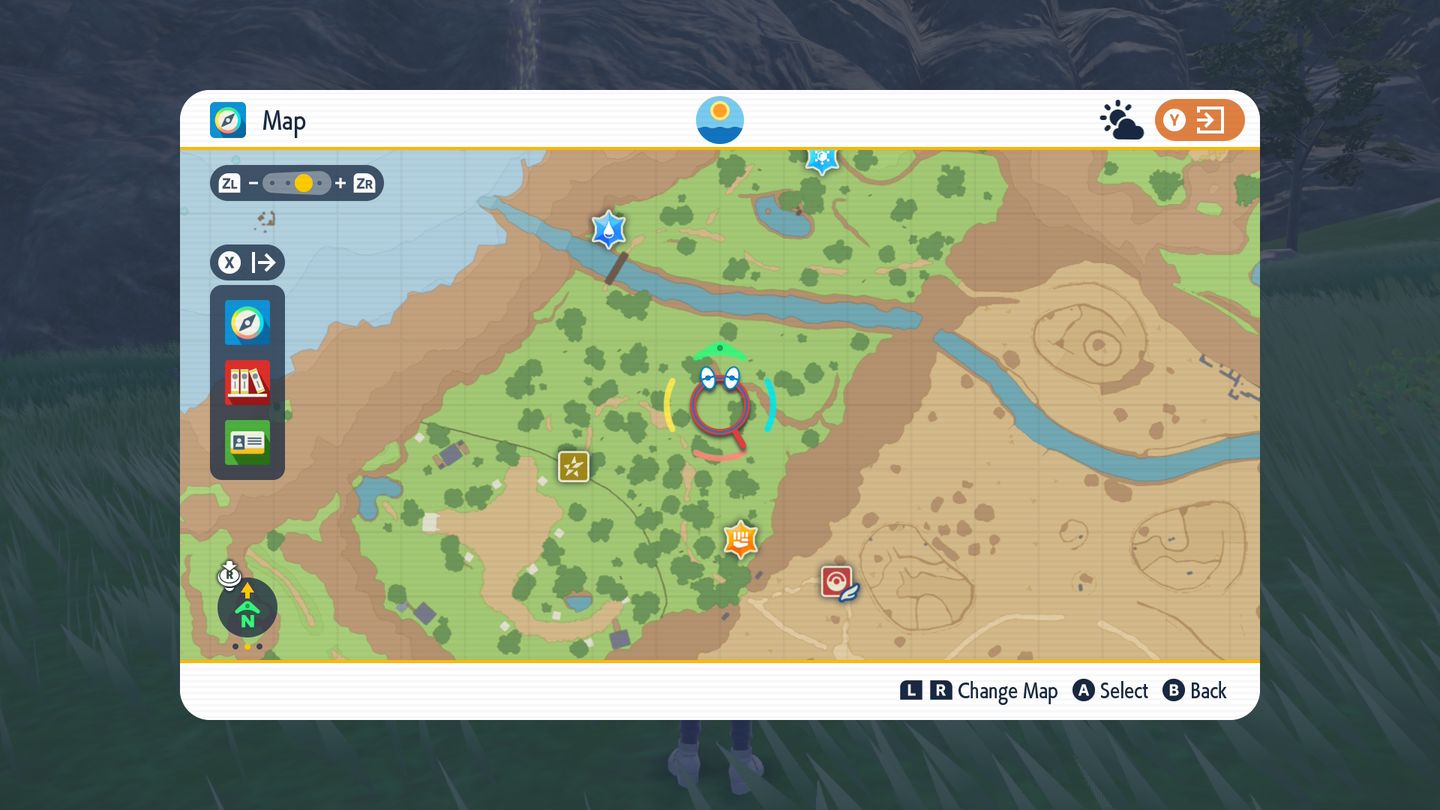Image resolution: width=1440 pixels, height=810 pixels.
Task: Click the magnifying glass map cursor
Action: click(720, 405)
